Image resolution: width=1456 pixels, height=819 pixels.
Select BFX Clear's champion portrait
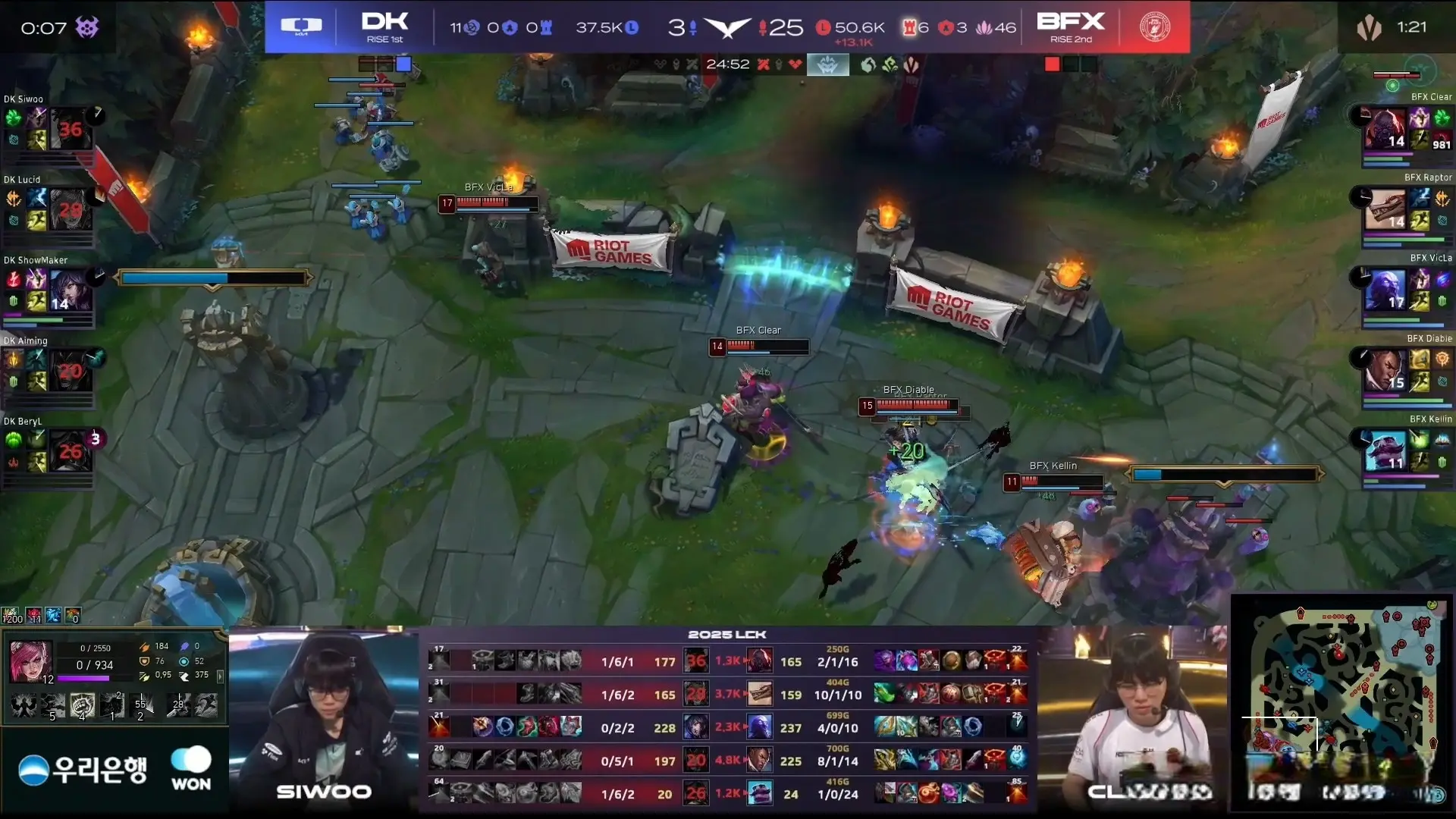tap(1385, 129)
